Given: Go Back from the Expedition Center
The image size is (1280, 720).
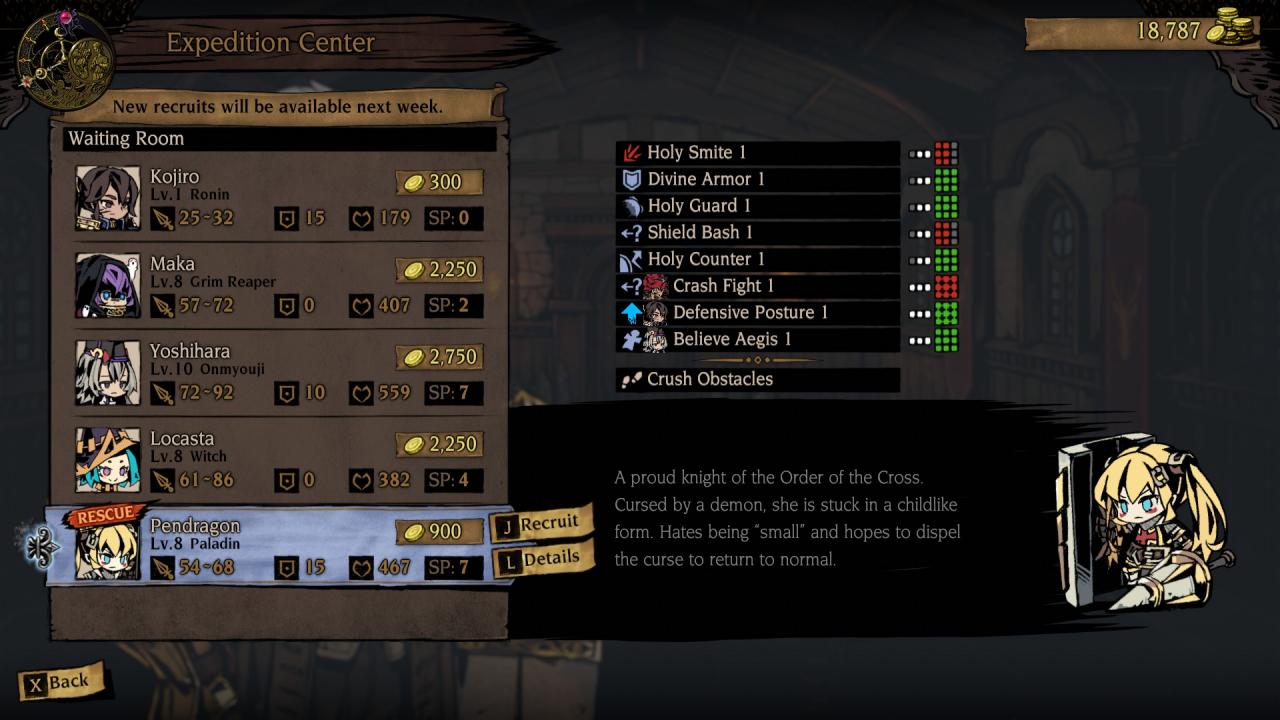Looking at the screenshot, I should point(60,683).
